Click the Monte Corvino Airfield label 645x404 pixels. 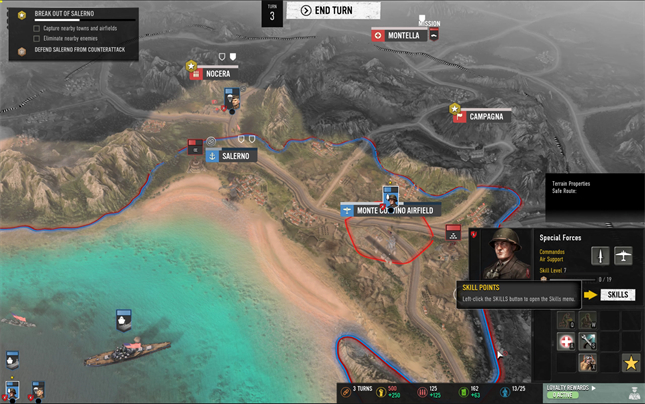tap(394, 211)
